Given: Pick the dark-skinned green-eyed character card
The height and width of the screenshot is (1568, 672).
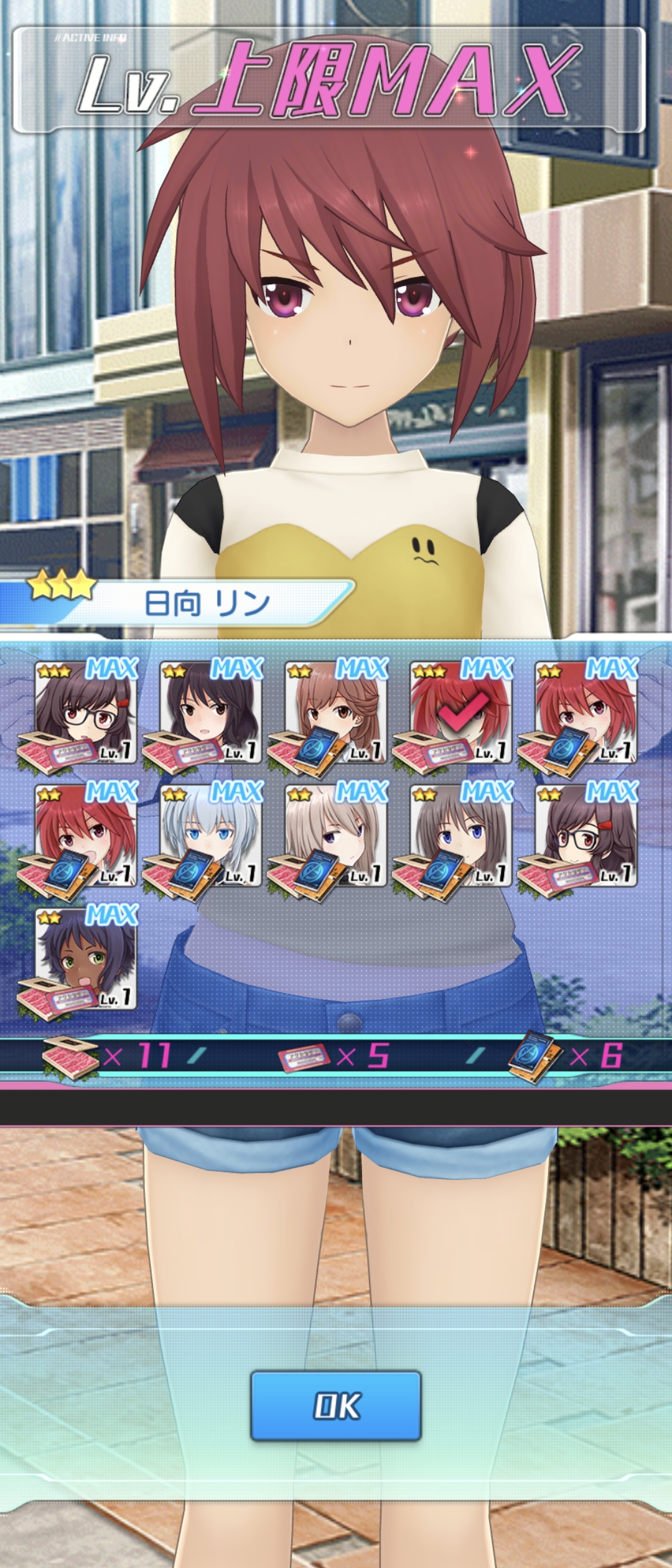Looking at the screenshot, I should coord(86,958).
